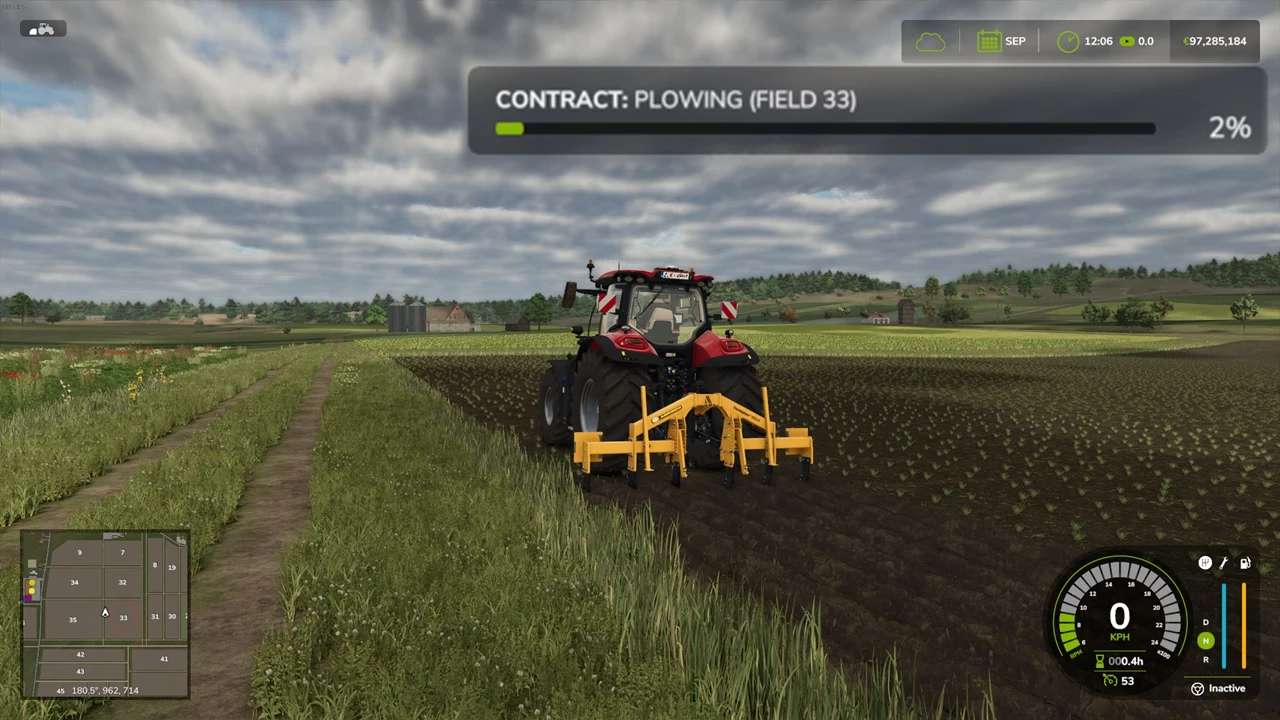
Task: Click the steering wheel icon beside Inactive
Action: point(1198,688)
